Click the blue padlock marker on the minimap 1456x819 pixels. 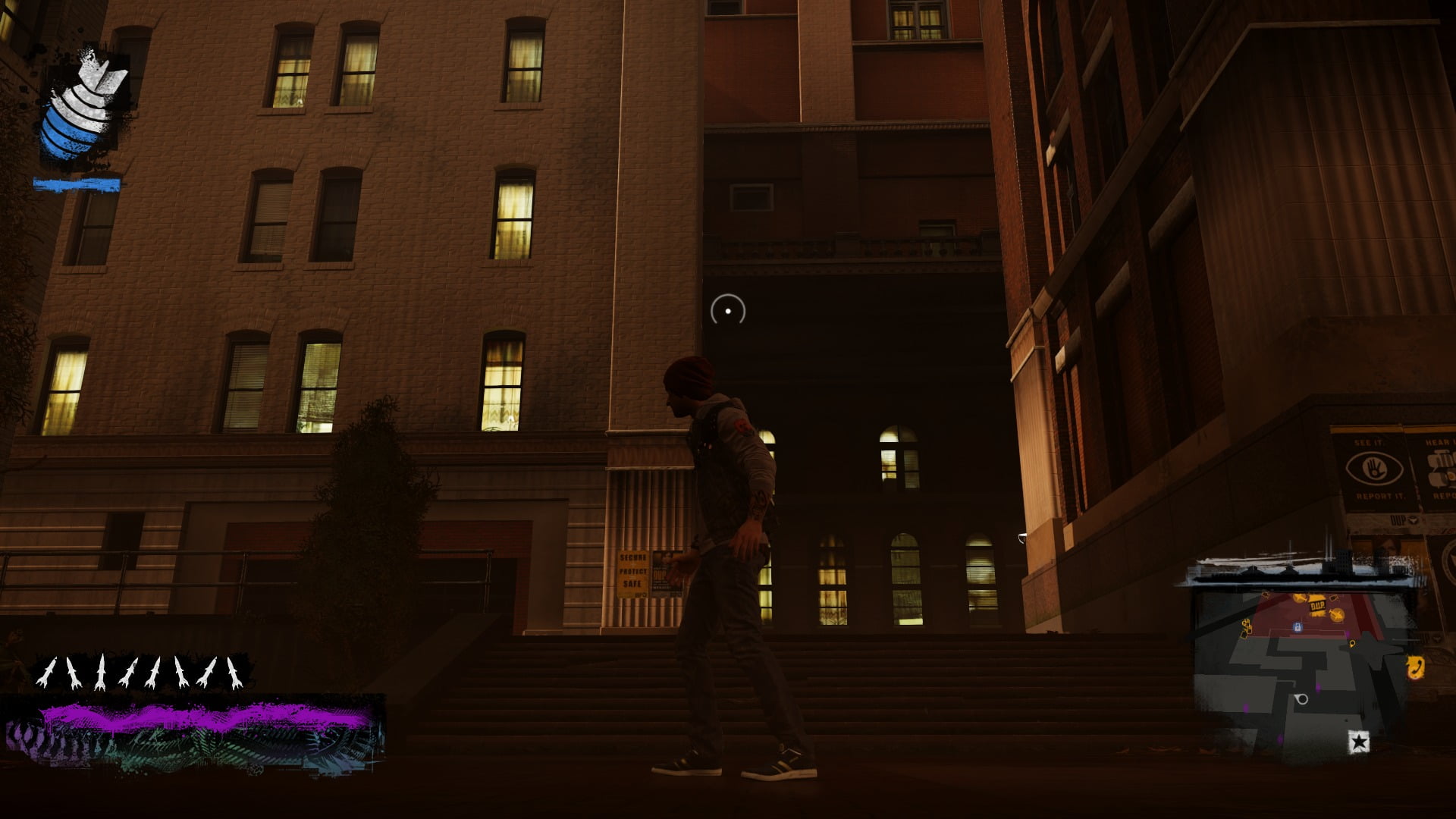[1298, 628]
